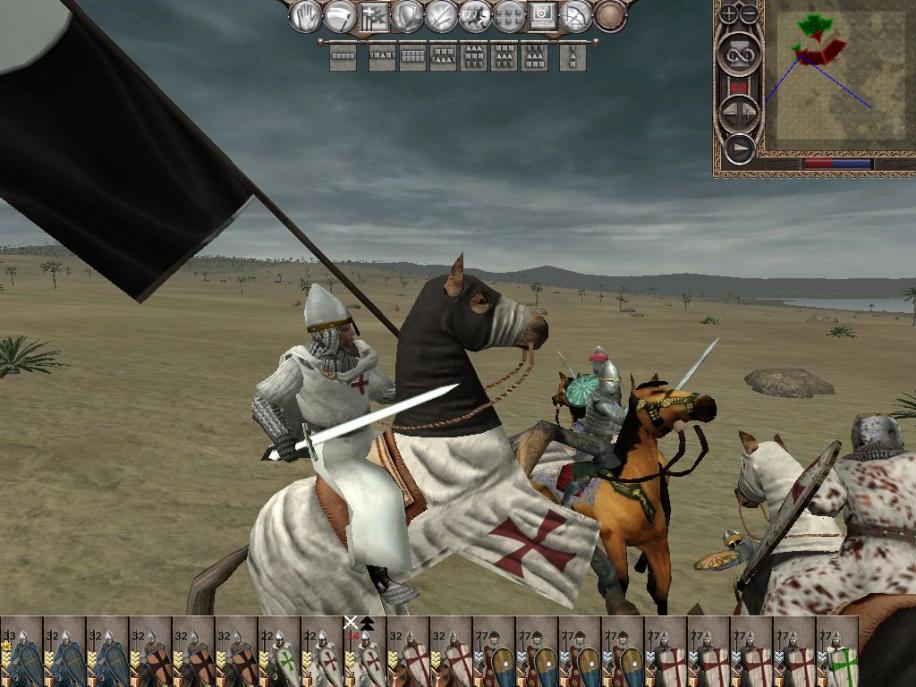Toggle the six-square formation spacing button
The image size is (916, 687).
pos(509,16)
